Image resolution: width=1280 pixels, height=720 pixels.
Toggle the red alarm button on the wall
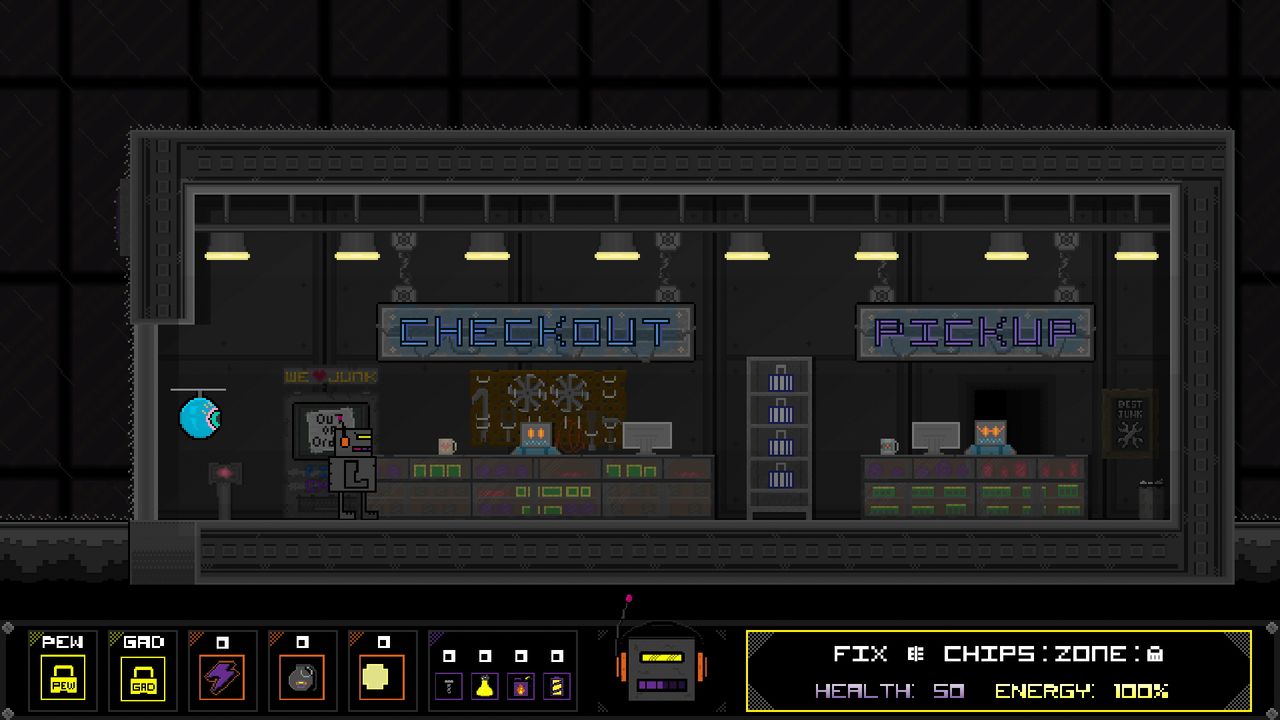pyautogui.click(x=224, y=474)
